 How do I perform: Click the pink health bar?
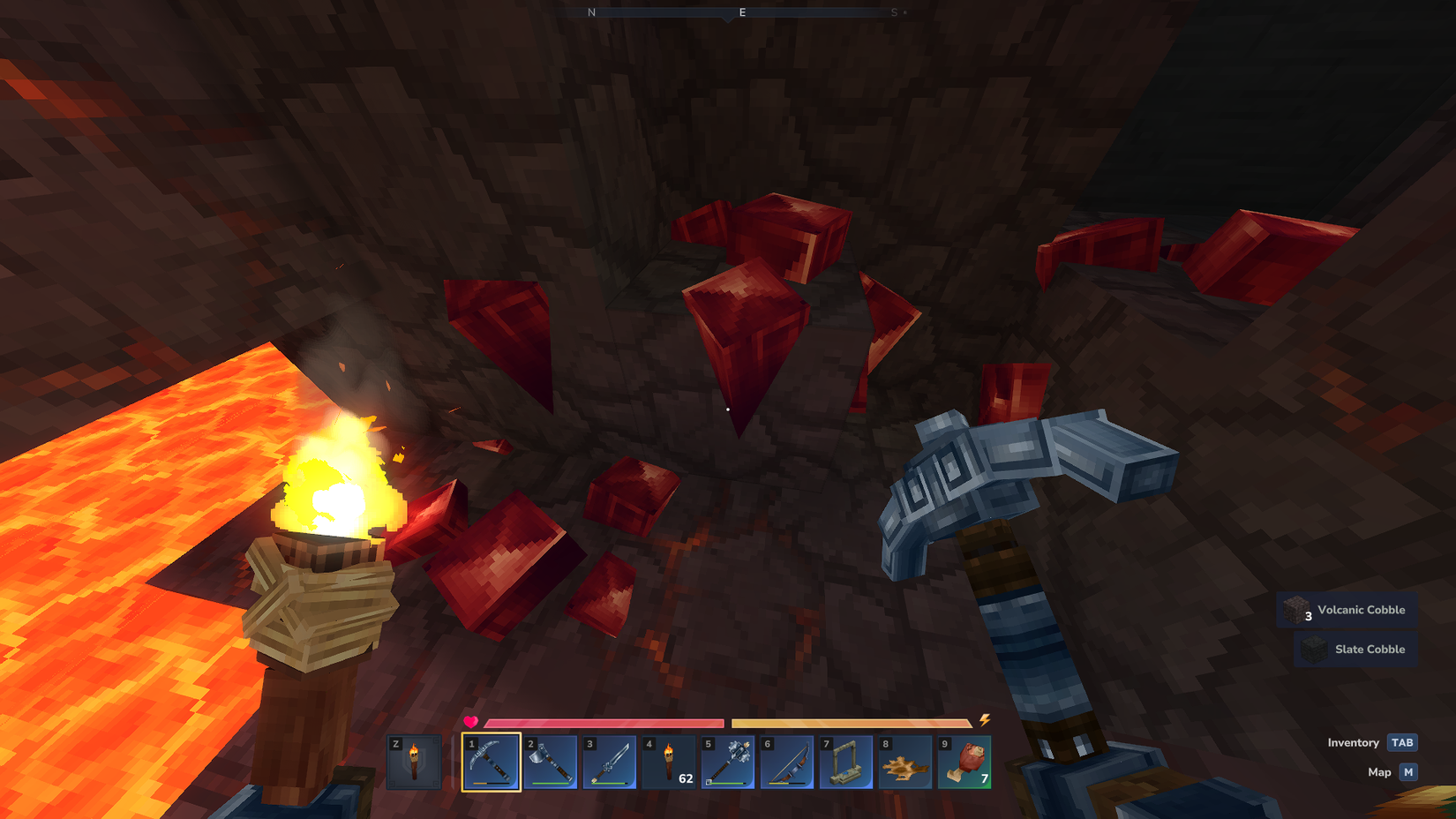point(604,721)
